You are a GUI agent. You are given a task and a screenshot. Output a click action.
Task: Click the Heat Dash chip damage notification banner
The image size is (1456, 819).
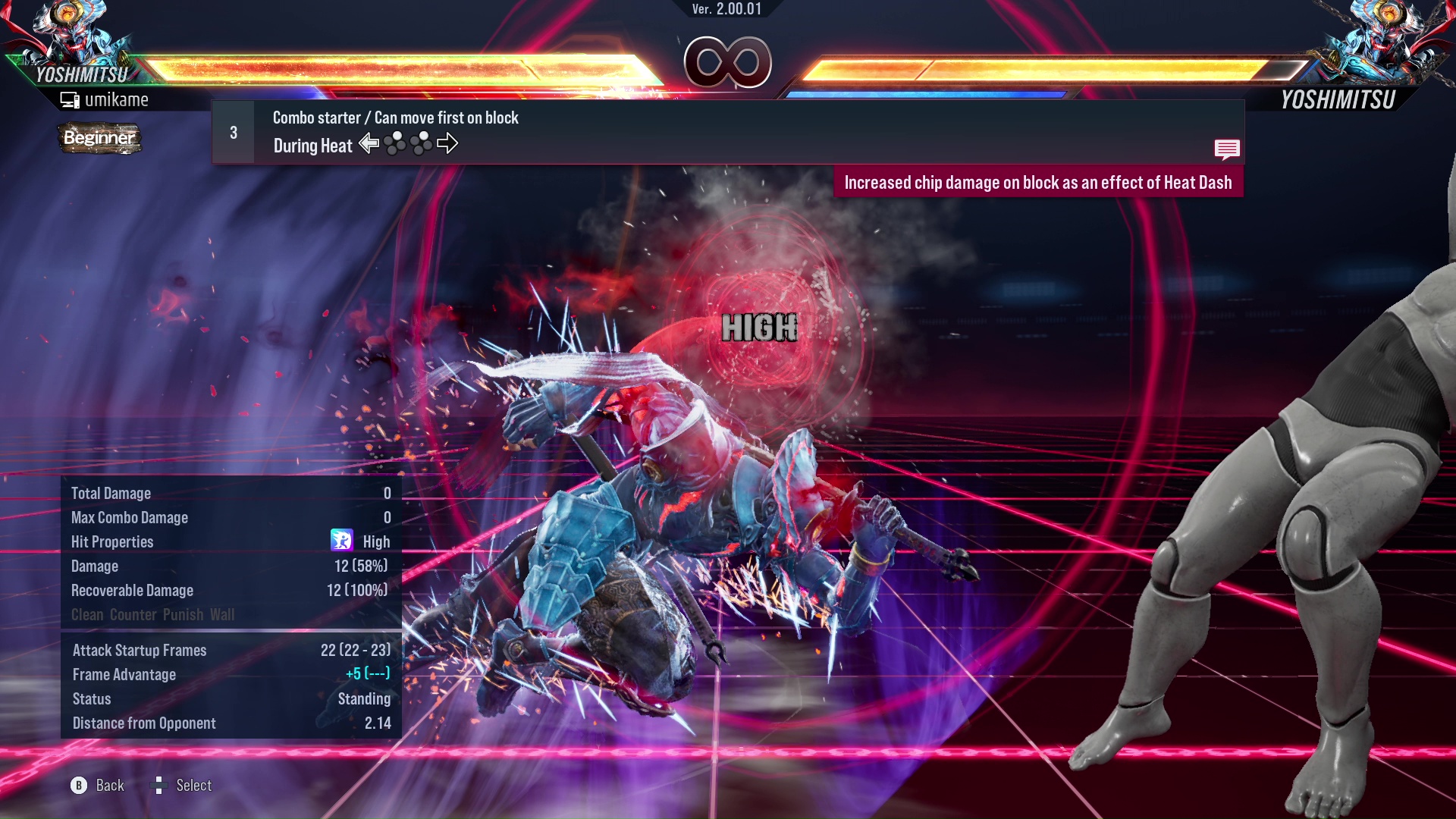1039,182
